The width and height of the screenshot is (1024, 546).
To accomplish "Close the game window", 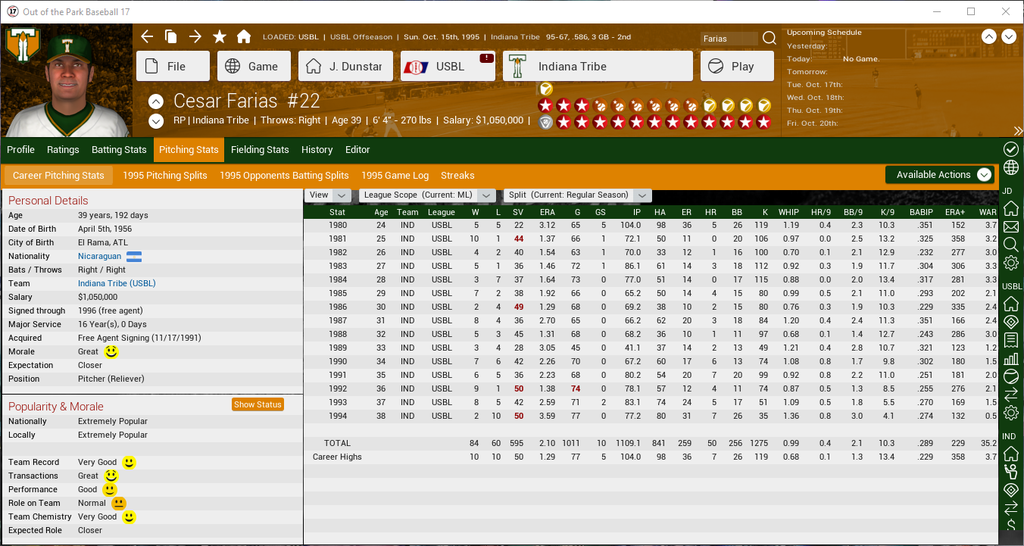I will coord(1002,11).
